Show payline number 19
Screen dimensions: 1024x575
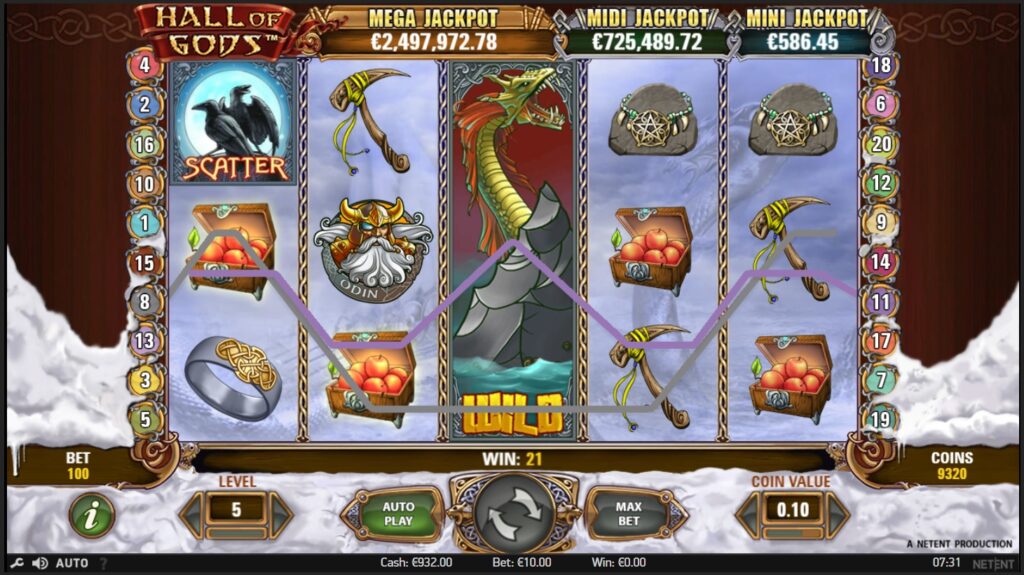[882, 419]
